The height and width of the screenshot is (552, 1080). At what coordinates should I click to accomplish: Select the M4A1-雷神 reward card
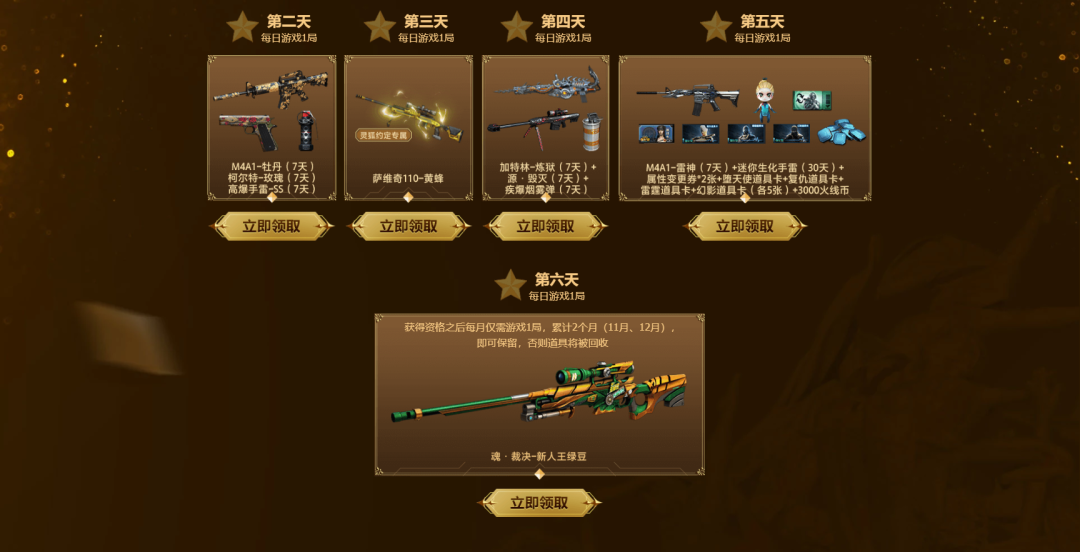pos(744,127)
